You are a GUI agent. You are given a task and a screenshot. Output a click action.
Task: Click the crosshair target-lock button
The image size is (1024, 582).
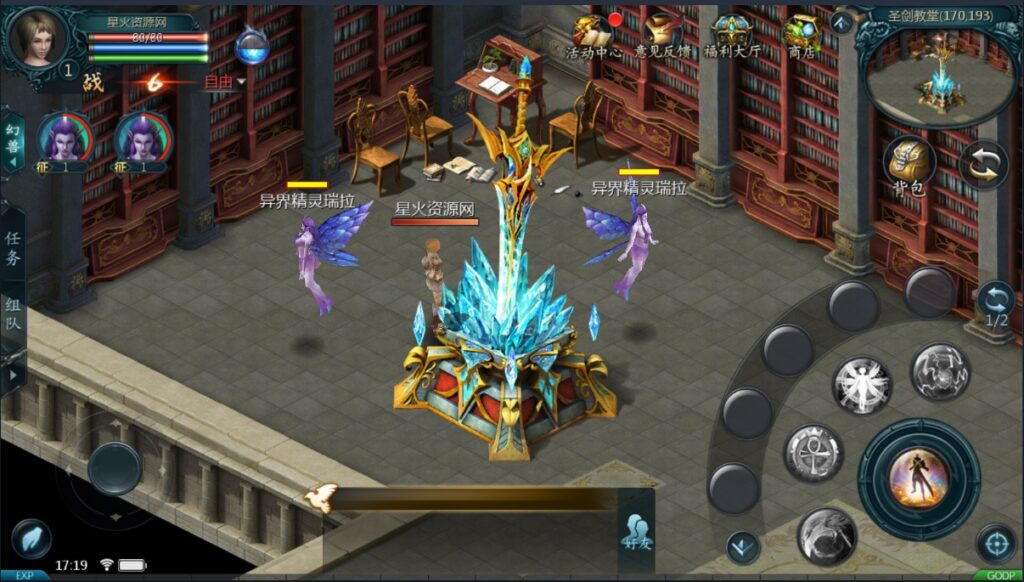click(995, 543)
